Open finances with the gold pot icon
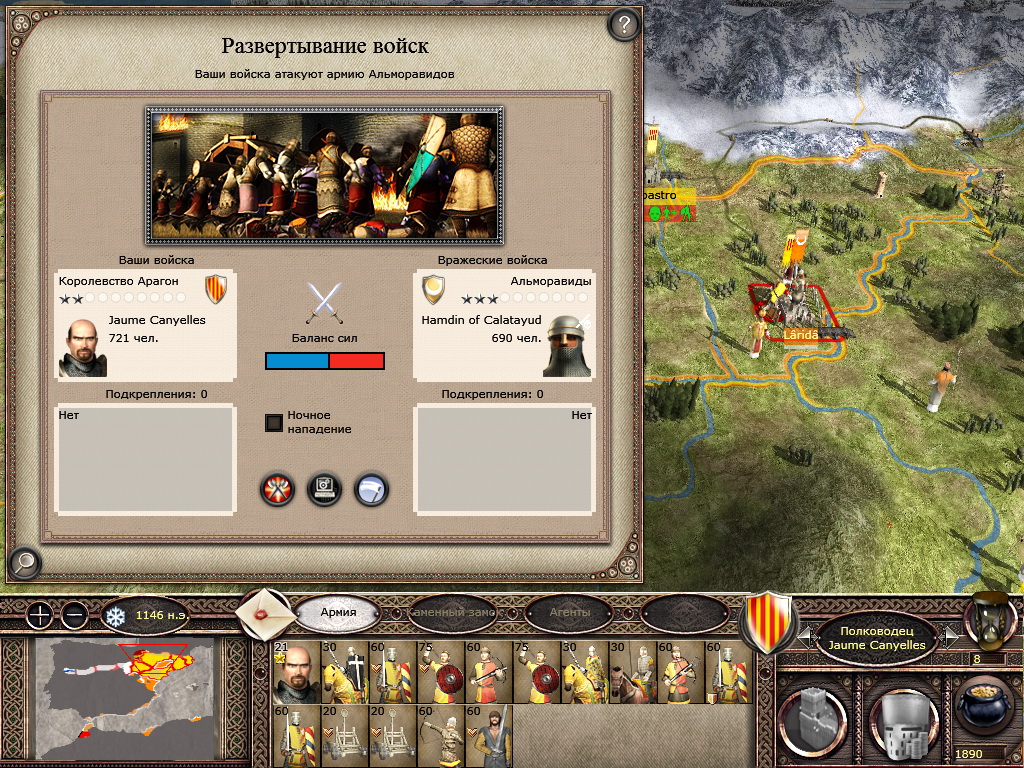Viewport: 1024px width, 768px height. tap(984, 708)
